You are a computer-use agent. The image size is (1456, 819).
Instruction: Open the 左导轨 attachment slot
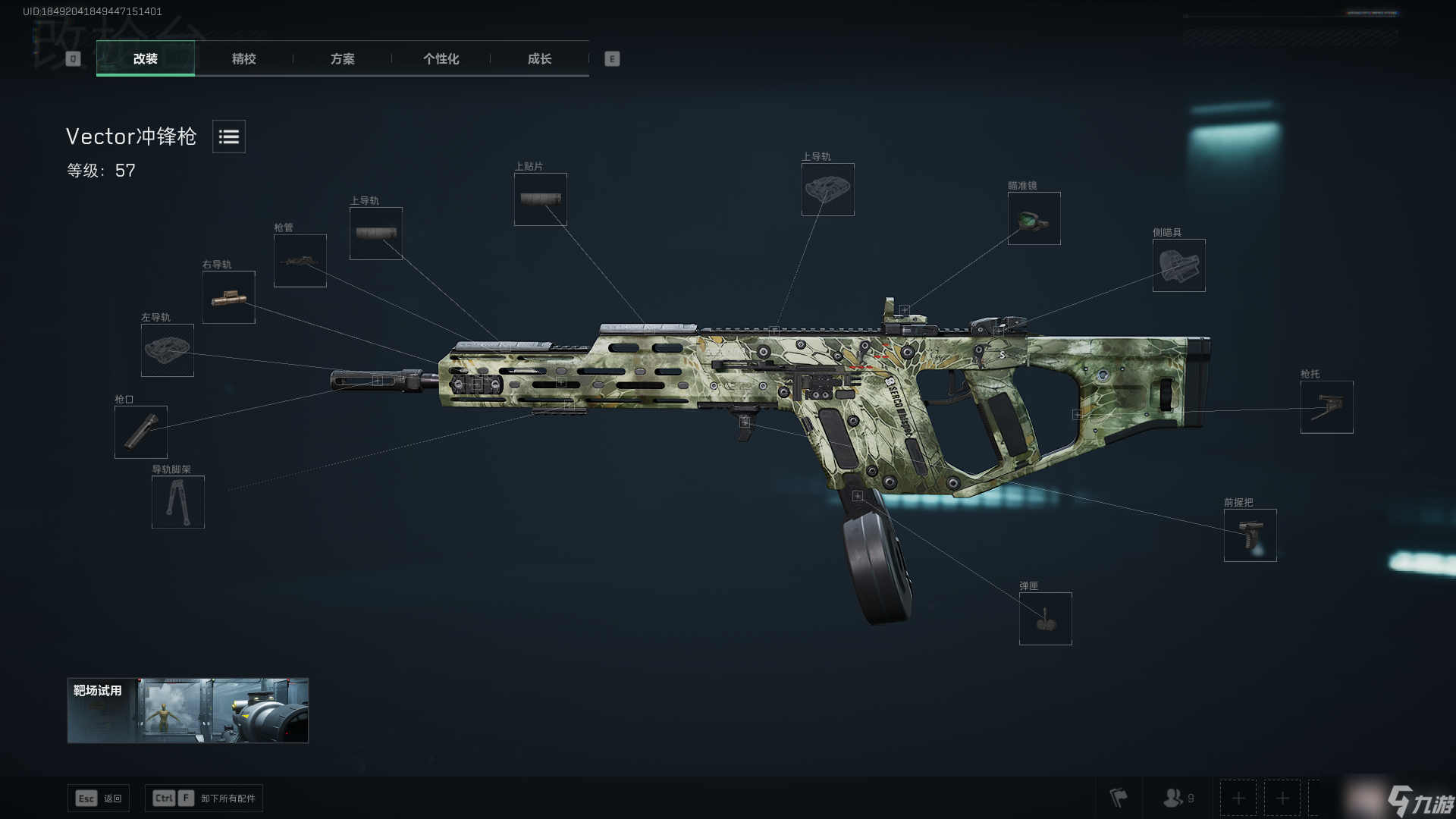pos(168,350)
